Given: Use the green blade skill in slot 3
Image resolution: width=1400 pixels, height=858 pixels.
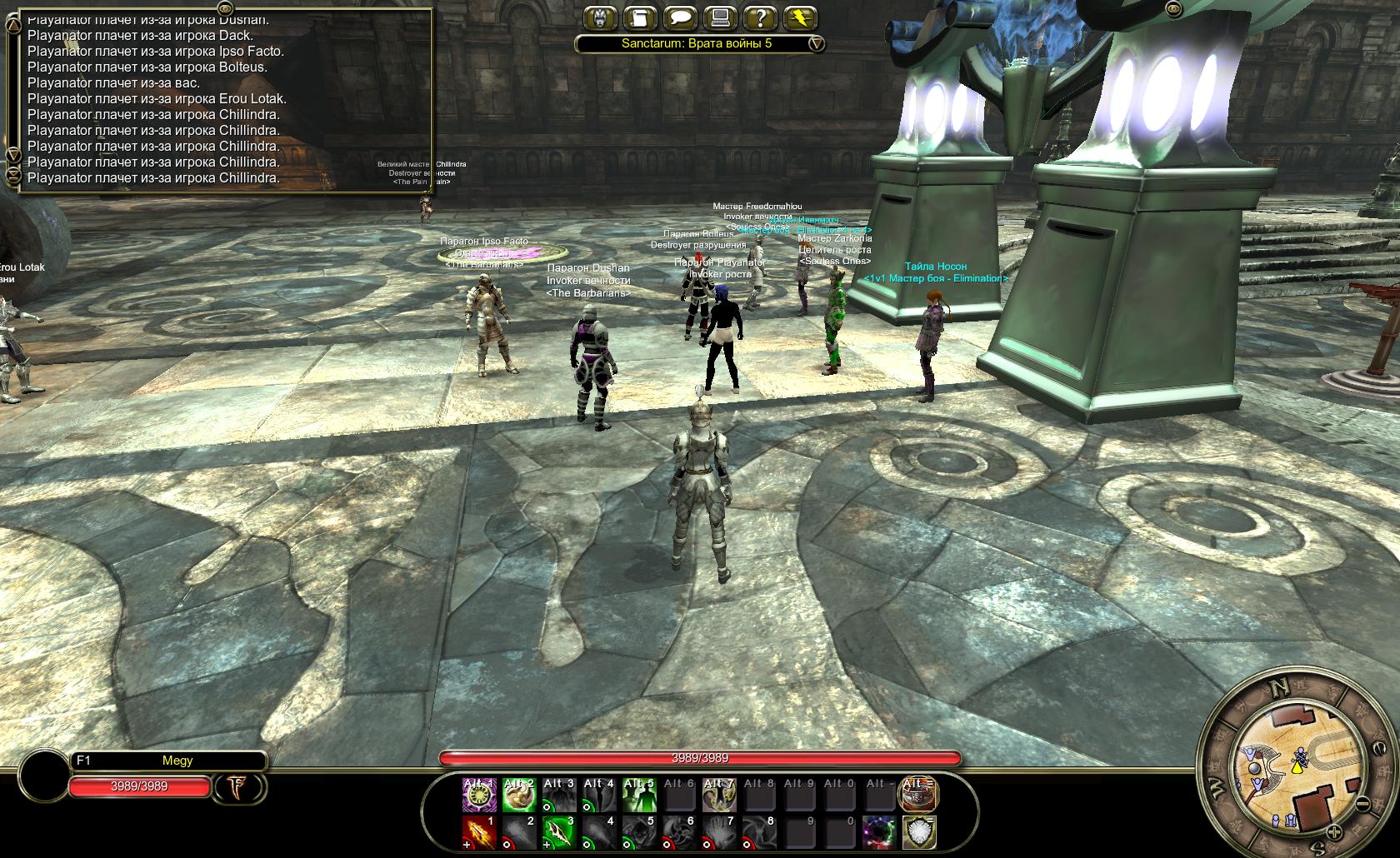Looking at the screenshot, I should tap(558, 832).
